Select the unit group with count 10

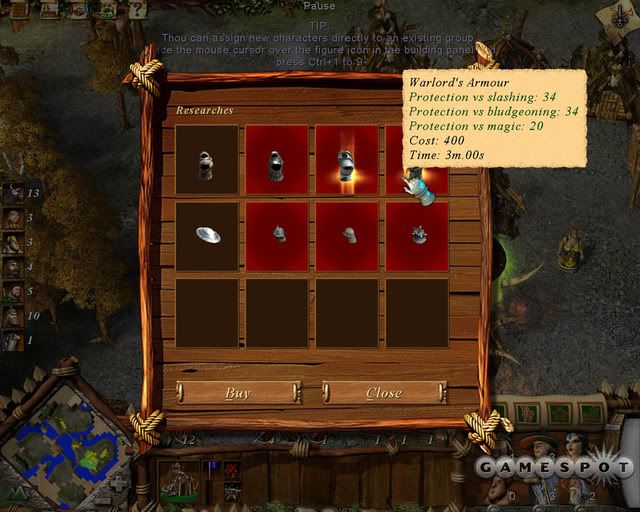pyautogui.click(x=14, y=316)
